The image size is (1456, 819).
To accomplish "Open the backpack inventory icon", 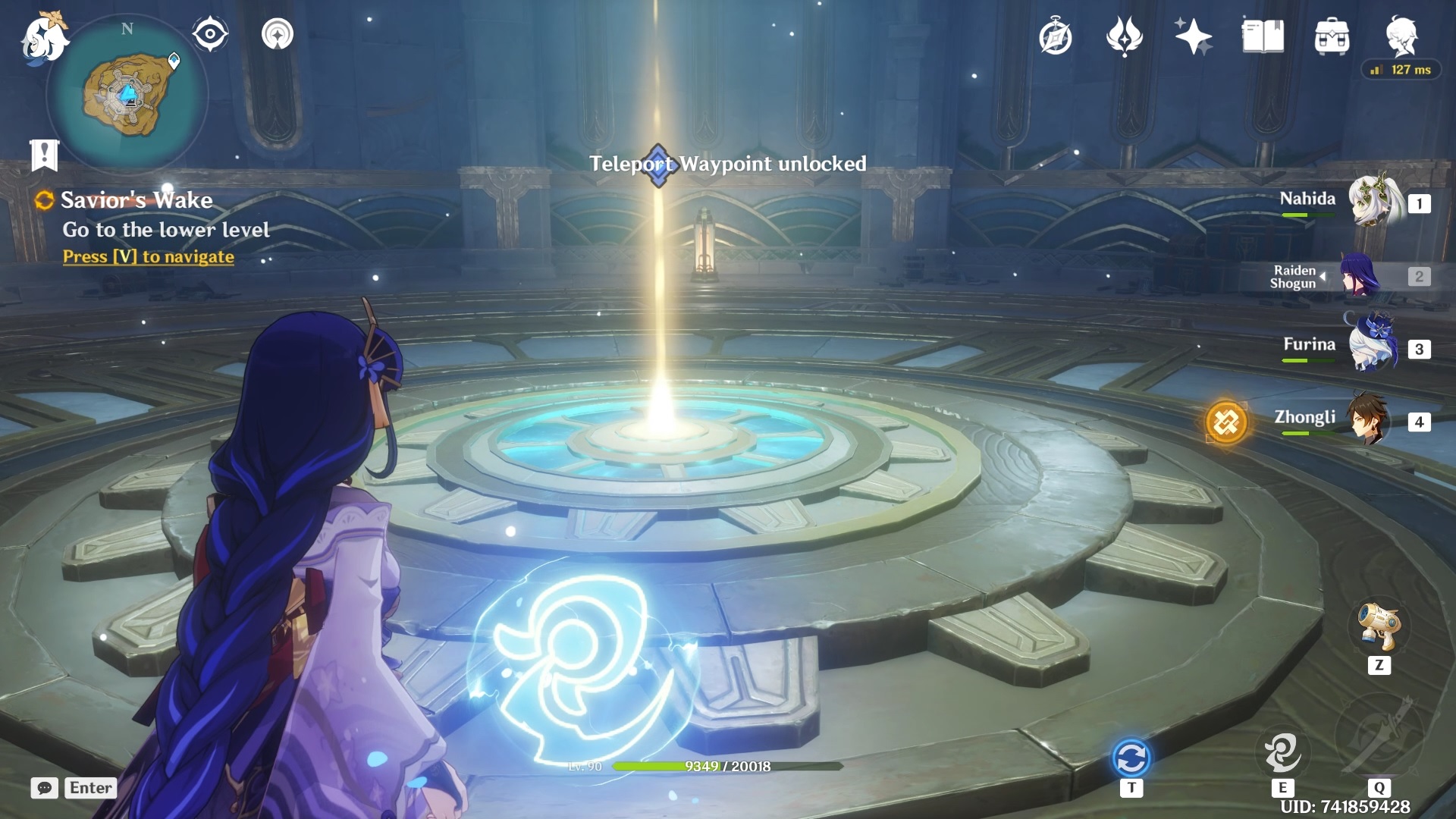I will pyautogui.click(x=1332, y=36).
